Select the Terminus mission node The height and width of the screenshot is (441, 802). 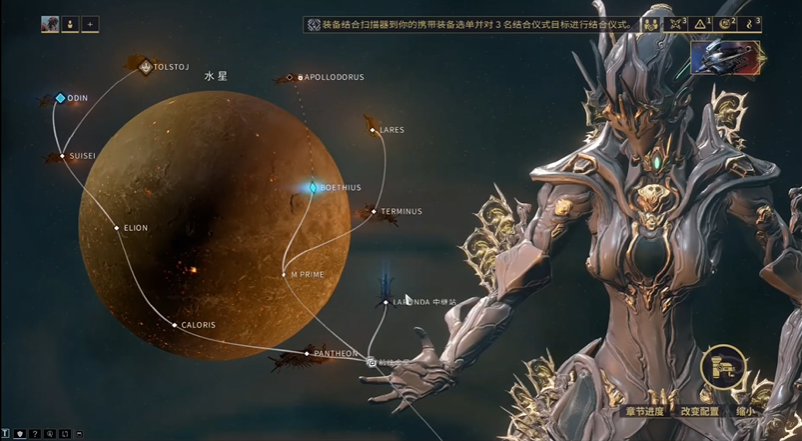coord(373,211)
